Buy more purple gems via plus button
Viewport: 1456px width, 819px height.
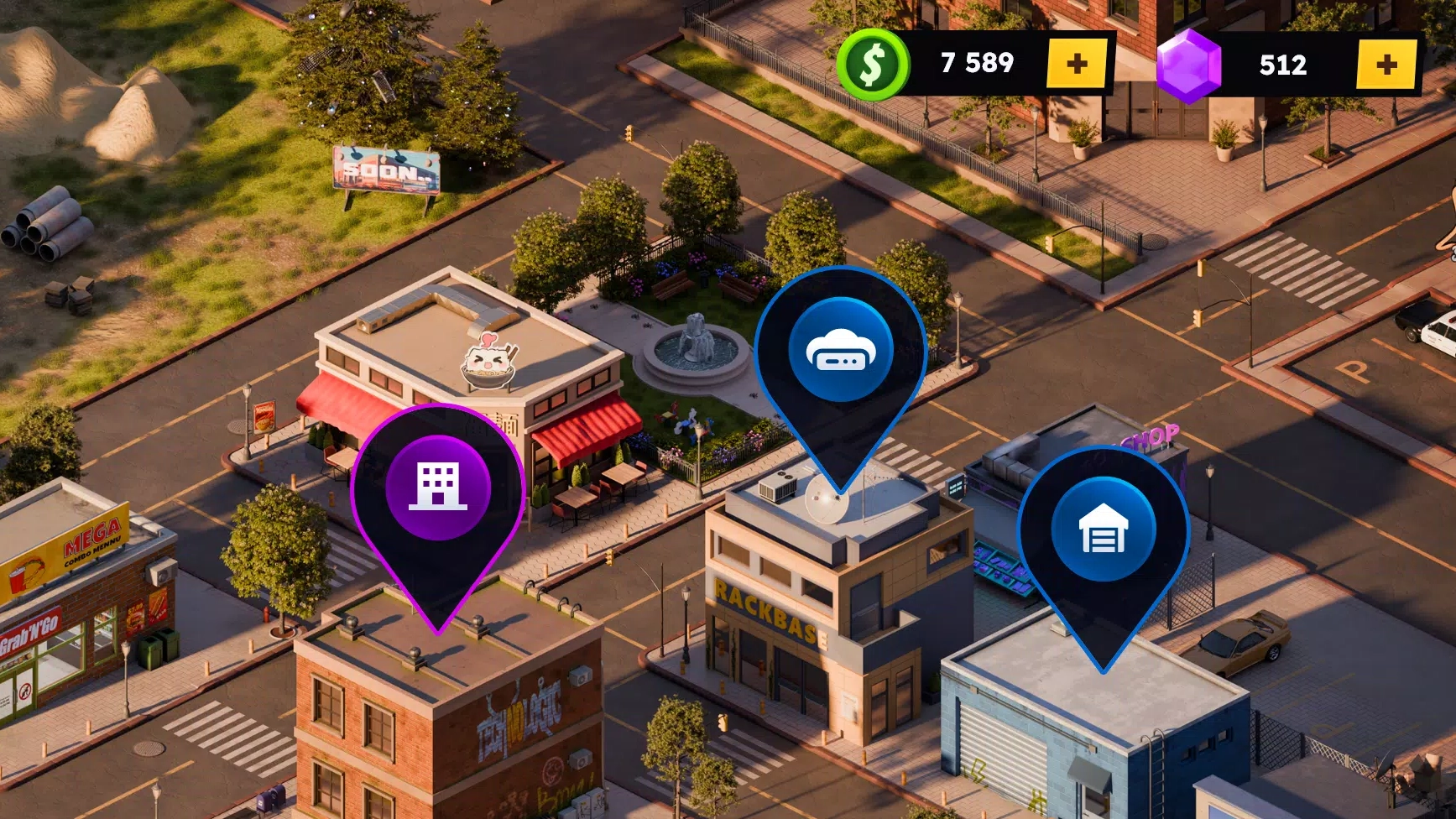tap(1386, 65)
